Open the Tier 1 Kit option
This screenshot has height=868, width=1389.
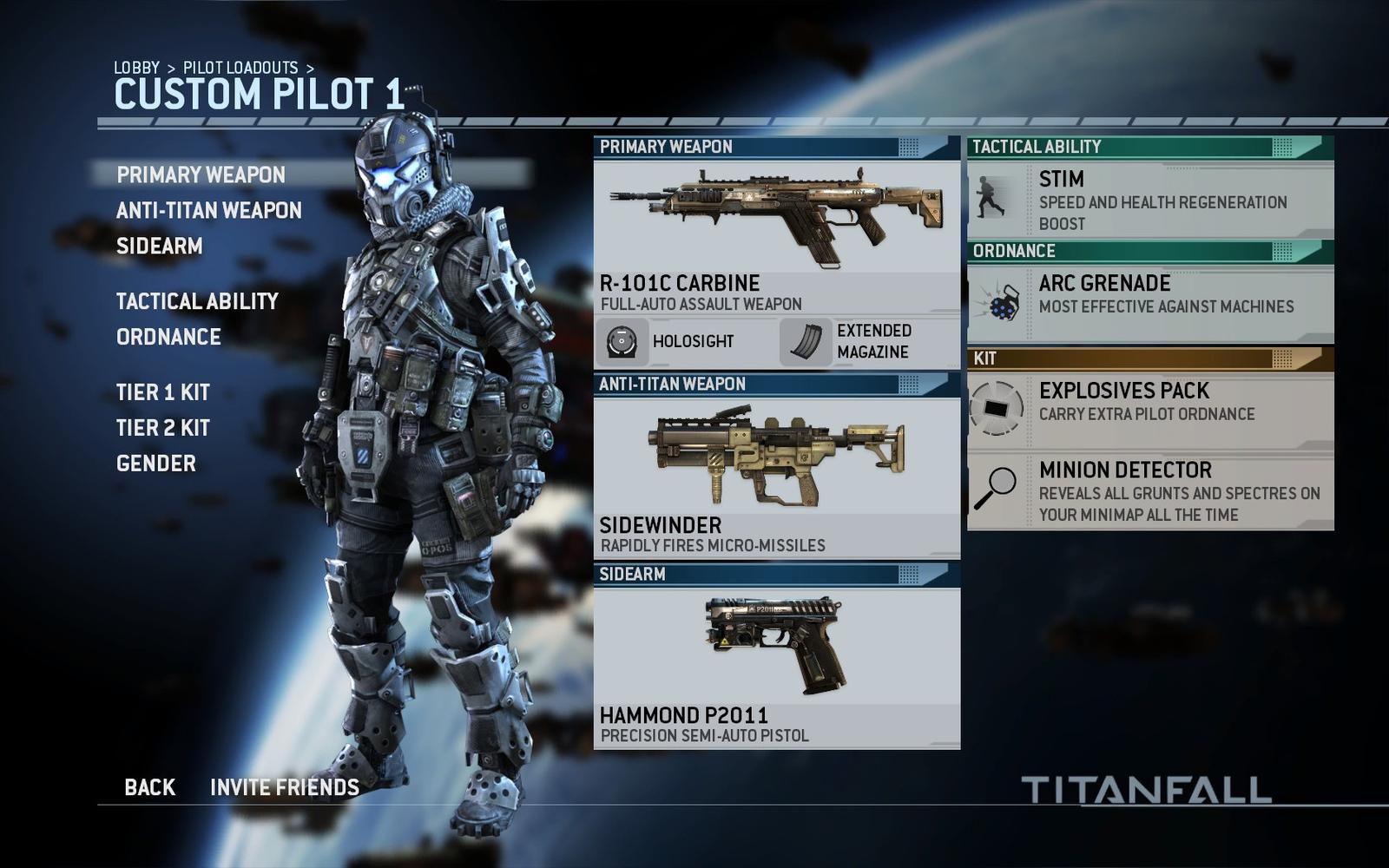162,392
